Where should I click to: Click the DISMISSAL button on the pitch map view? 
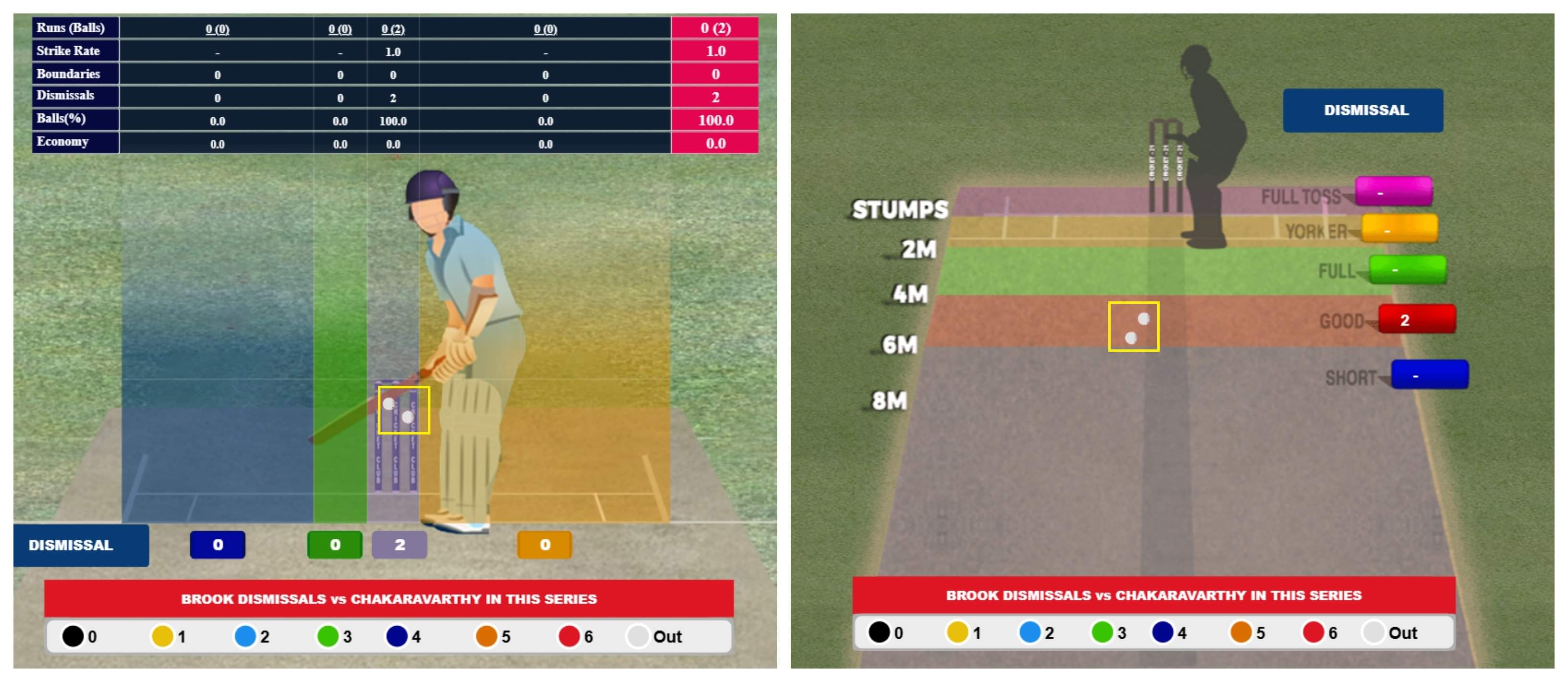(1362, 110)
